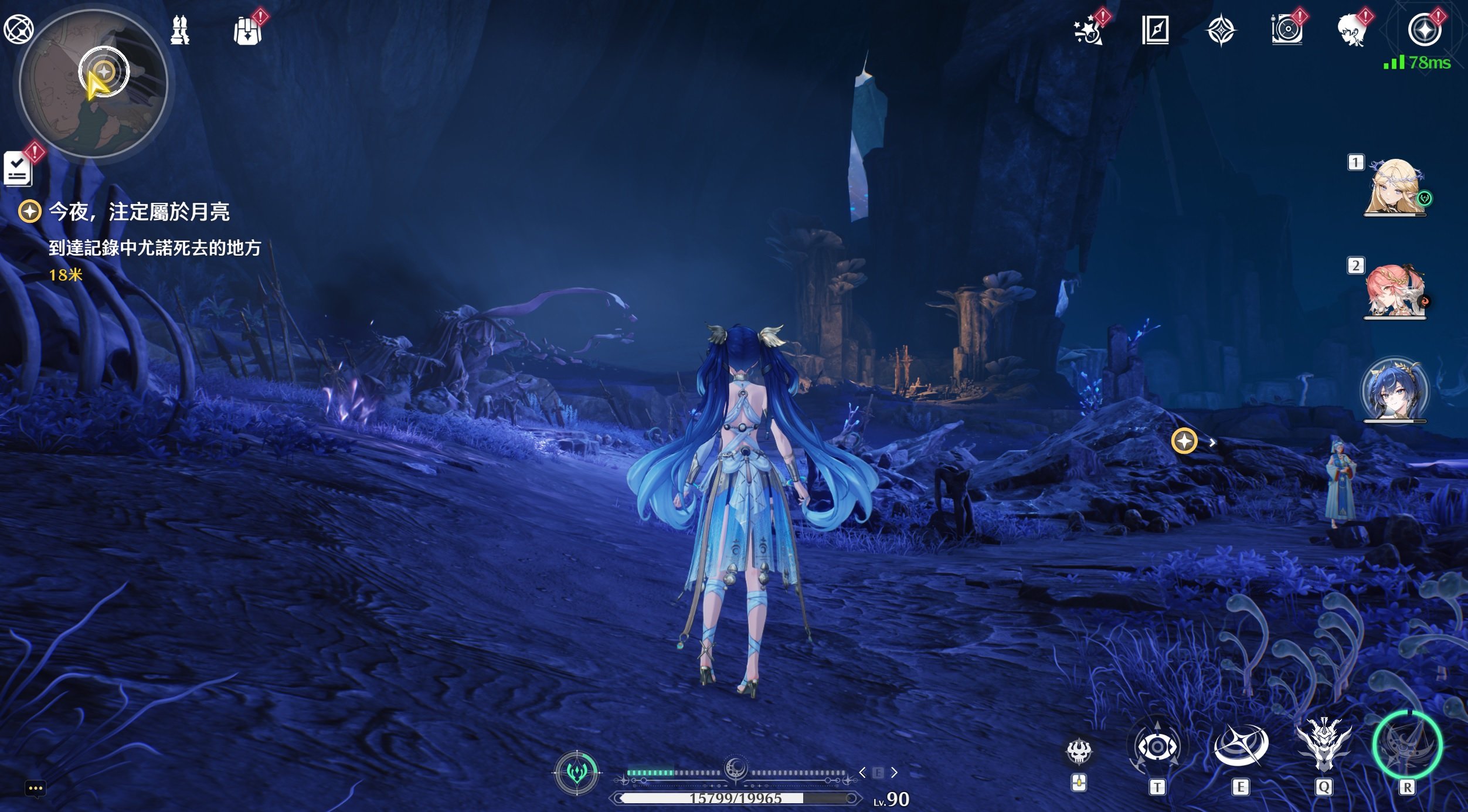Open the four-point star diamond icon
The width and height of the screenshot is (1468, 812).
[1221, 30]
